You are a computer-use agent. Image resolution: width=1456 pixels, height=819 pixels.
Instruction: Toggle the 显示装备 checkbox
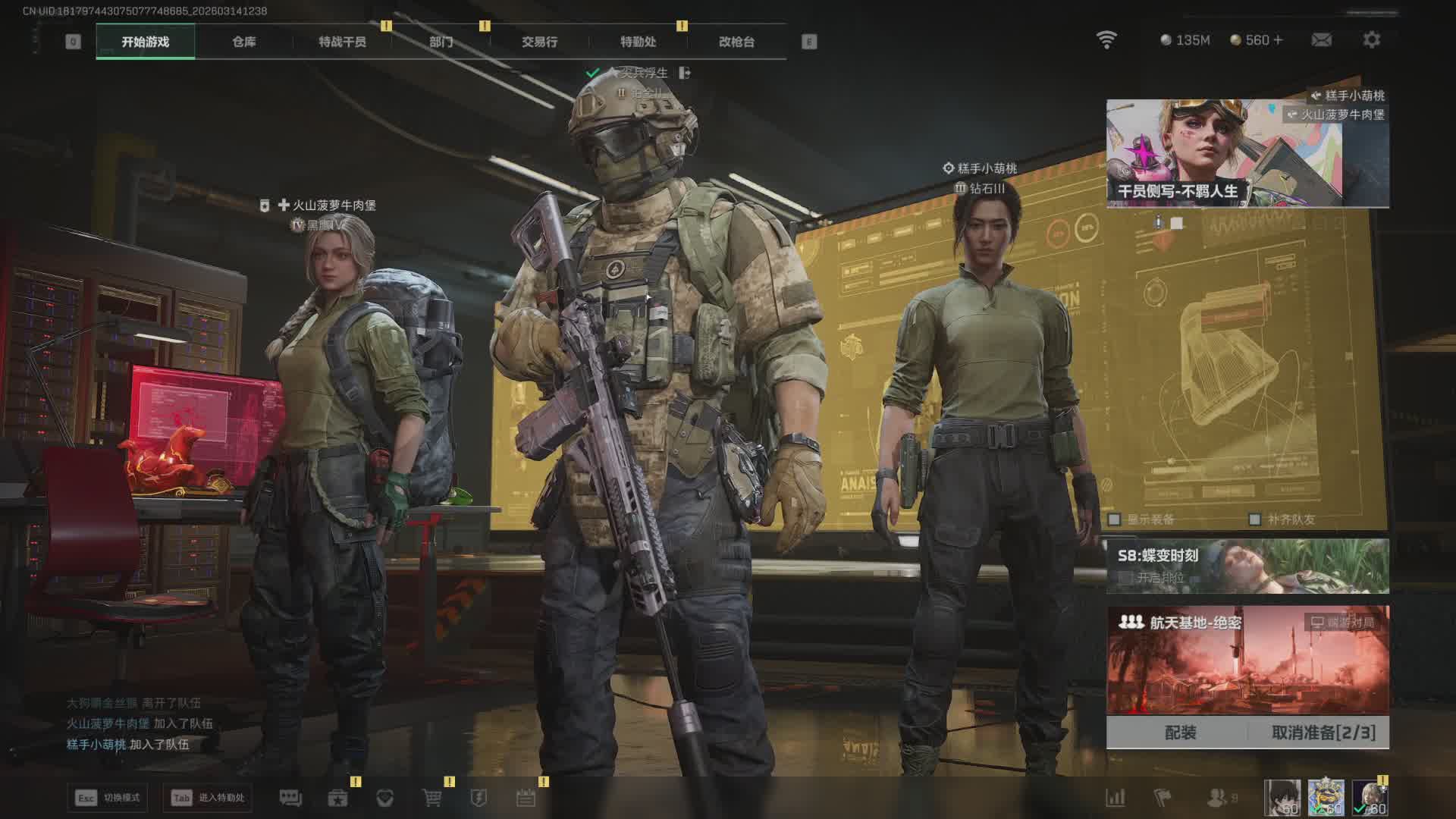click(1115, 519)
